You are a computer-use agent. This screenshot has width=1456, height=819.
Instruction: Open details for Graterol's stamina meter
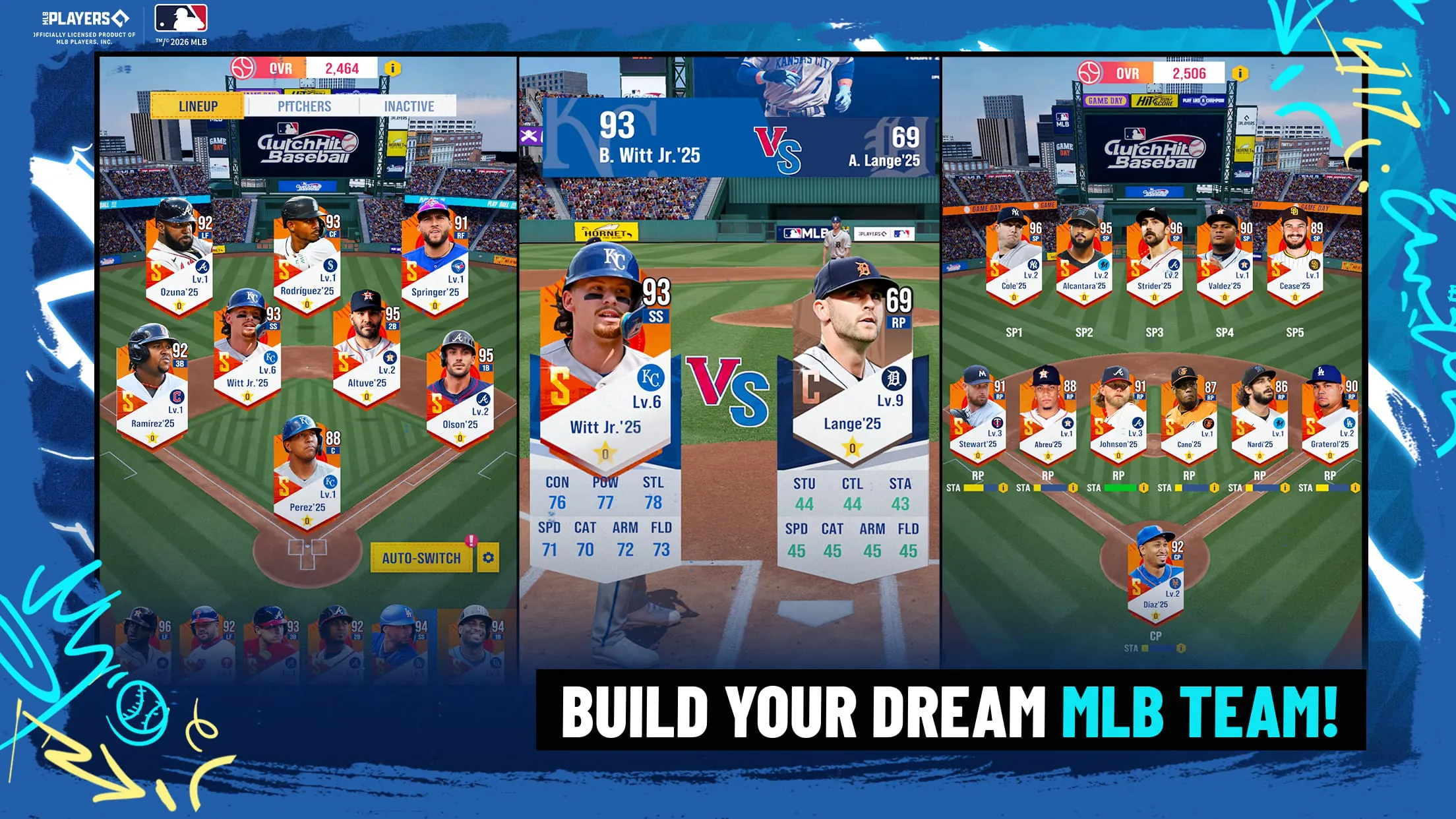coord(1355,488)
